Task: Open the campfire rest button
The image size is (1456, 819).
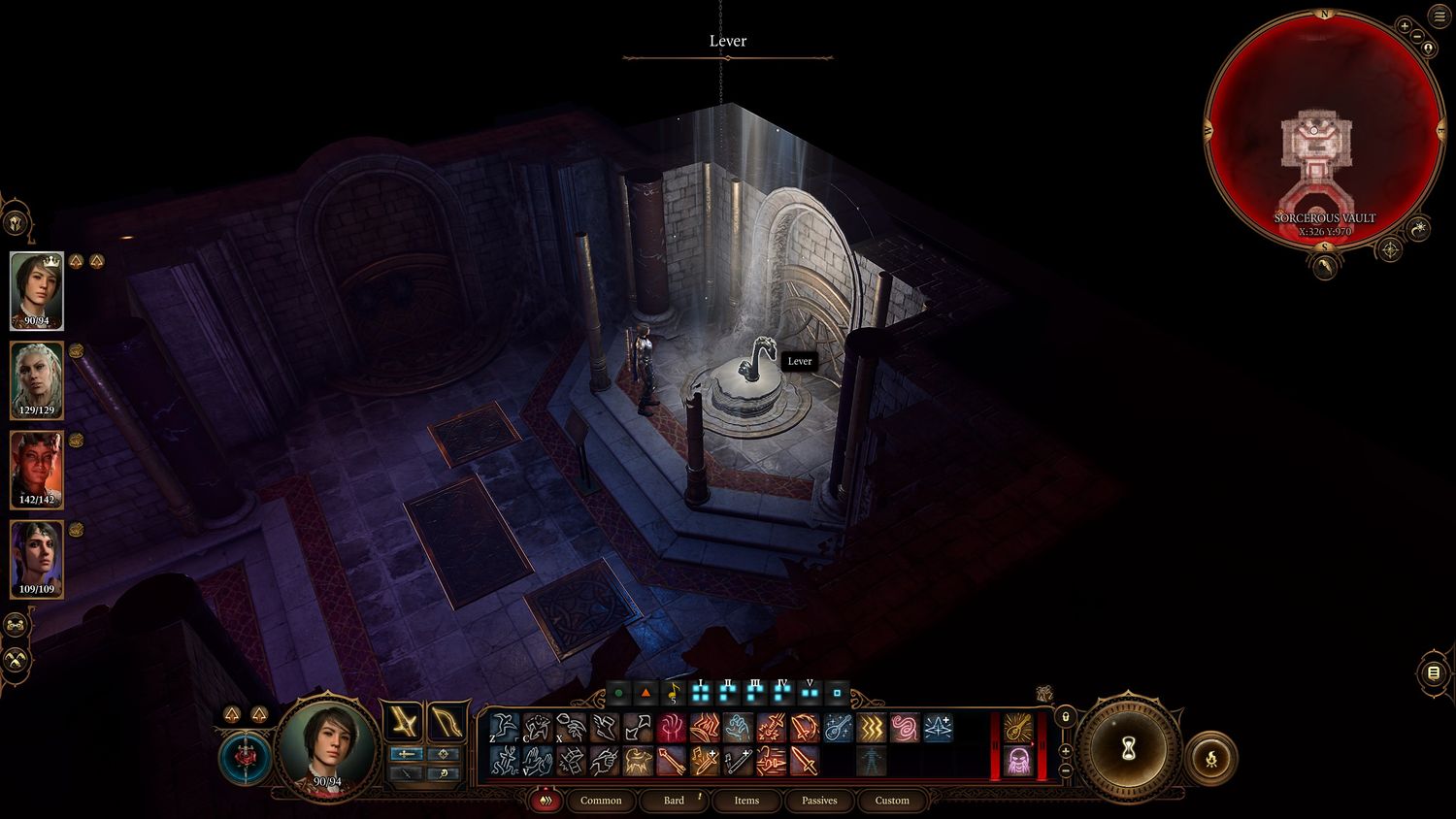Action: (1211, 758)
